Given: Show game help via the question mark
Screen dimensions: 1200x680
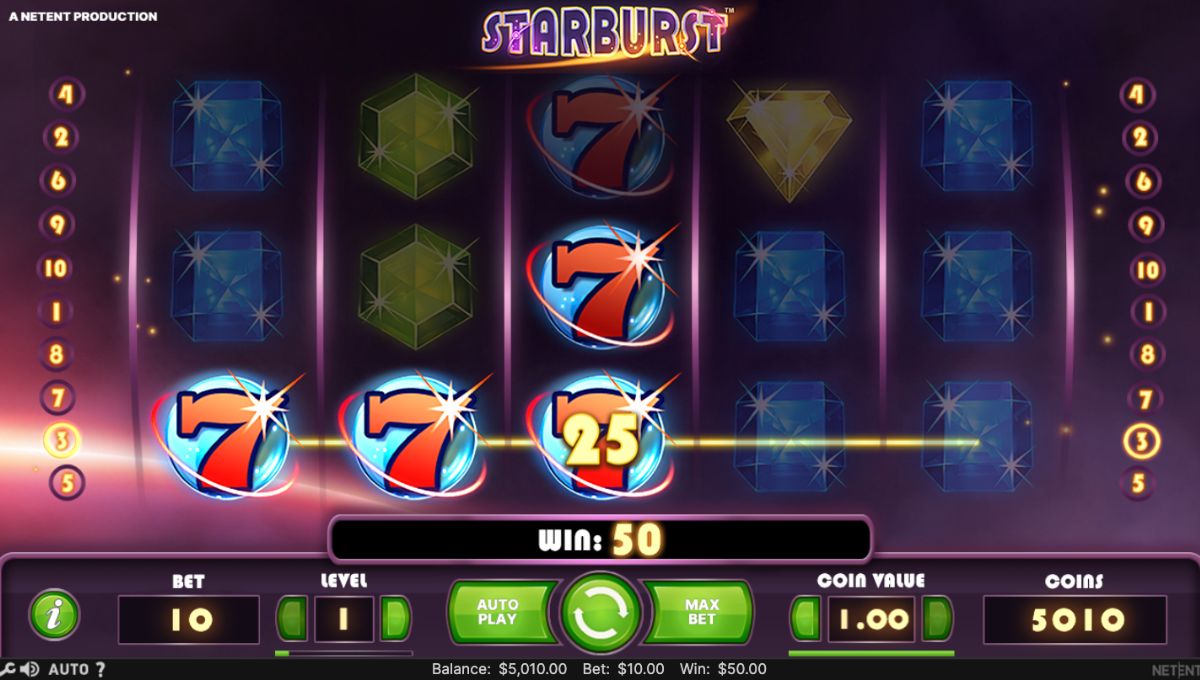Looking at the screenshot, I should [100, 669].
